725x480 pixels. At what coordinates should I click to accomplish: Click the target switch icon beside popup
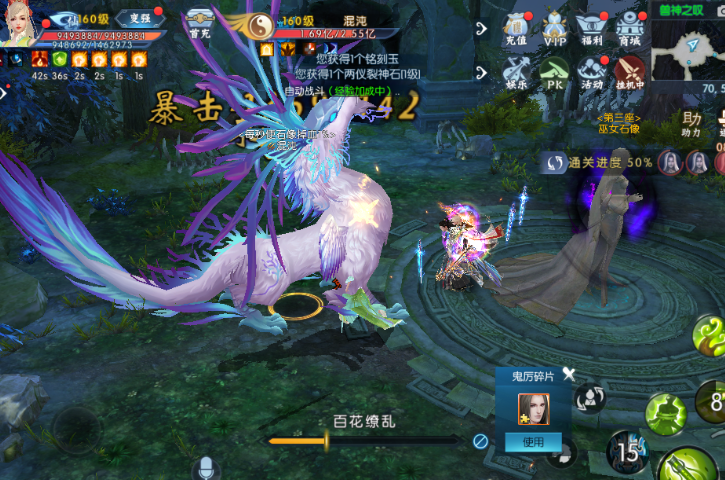click(590, 398)
